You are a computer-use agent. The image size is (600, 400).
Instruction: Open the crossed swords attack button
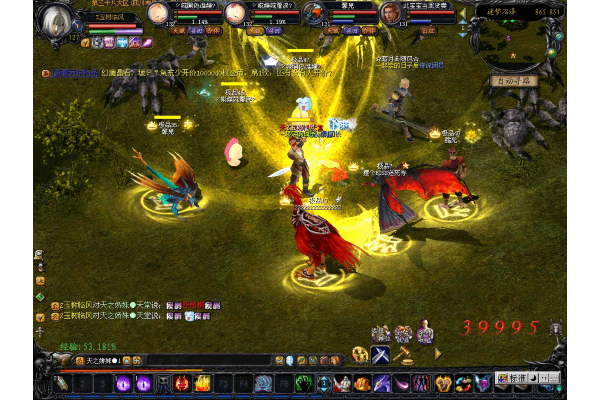point(381,353)
